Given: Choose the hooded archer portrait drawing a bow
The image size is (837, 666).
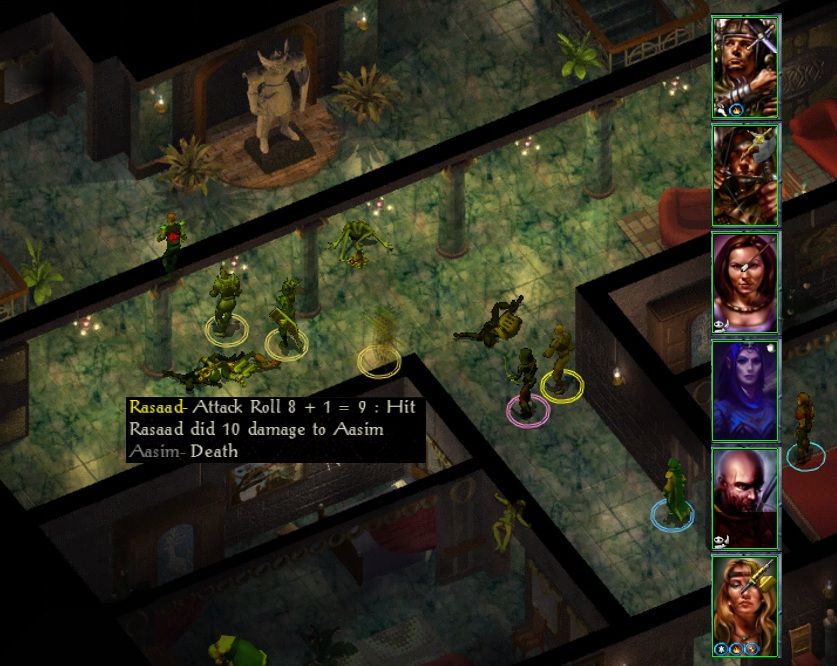Looking at the screenshot, I should 745,175.
